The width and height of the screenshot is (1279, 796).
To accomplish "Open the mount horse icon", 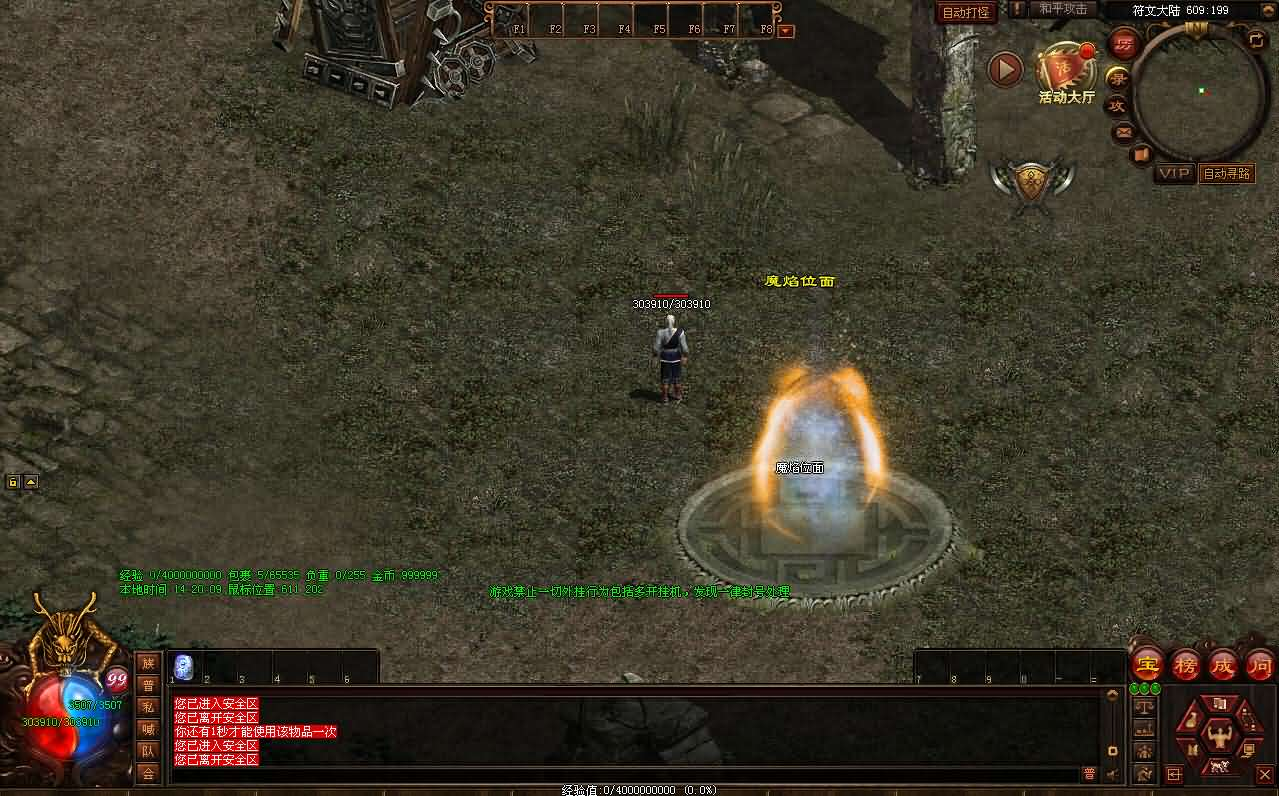I will pyautogui.click(x=1219, y=769).
